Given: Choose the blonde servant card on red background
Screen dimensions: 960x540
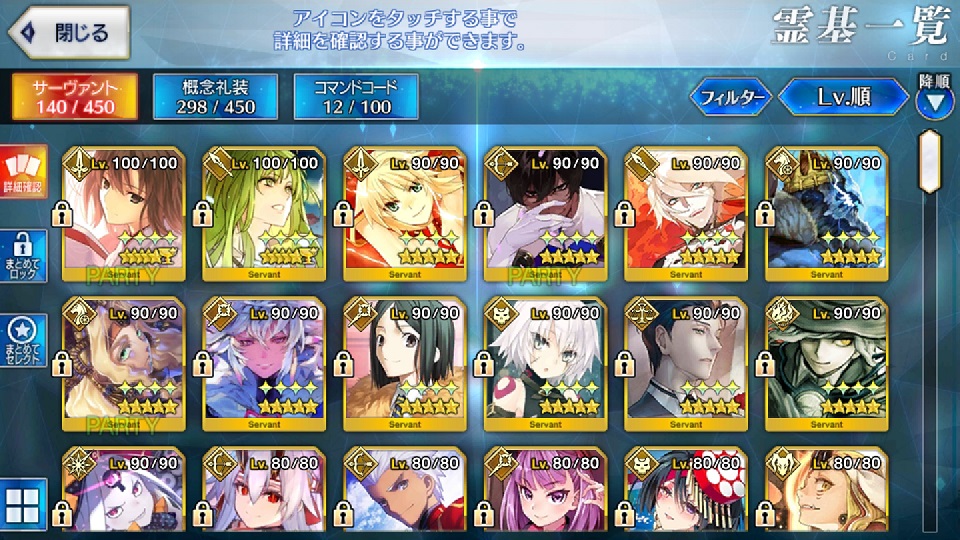Looking at the screenshot, I should tap(404, 214).
